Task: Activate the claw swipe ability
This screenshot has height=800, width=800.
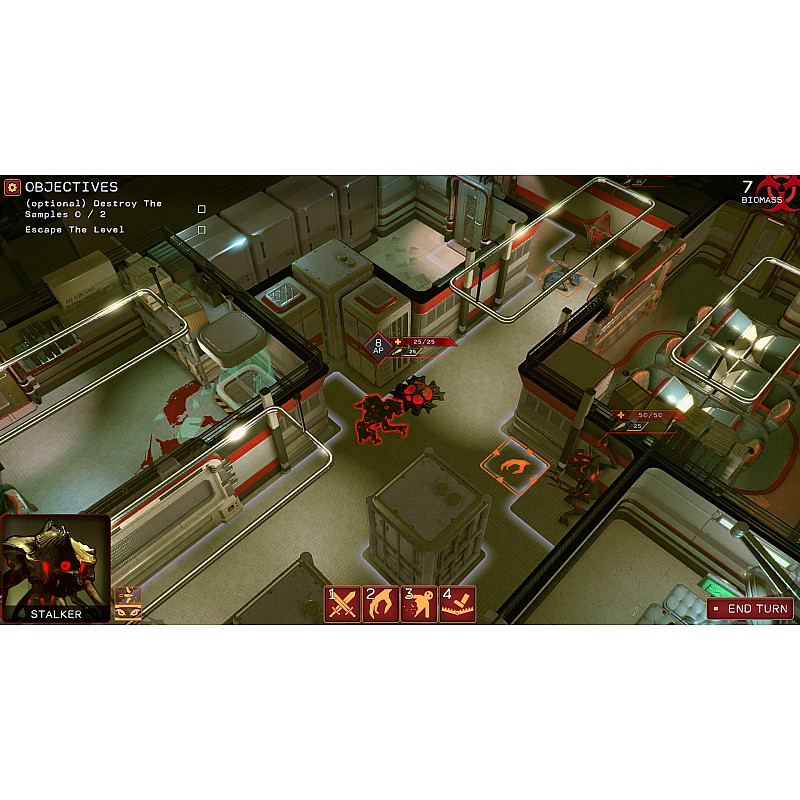Action: [380, 604]
